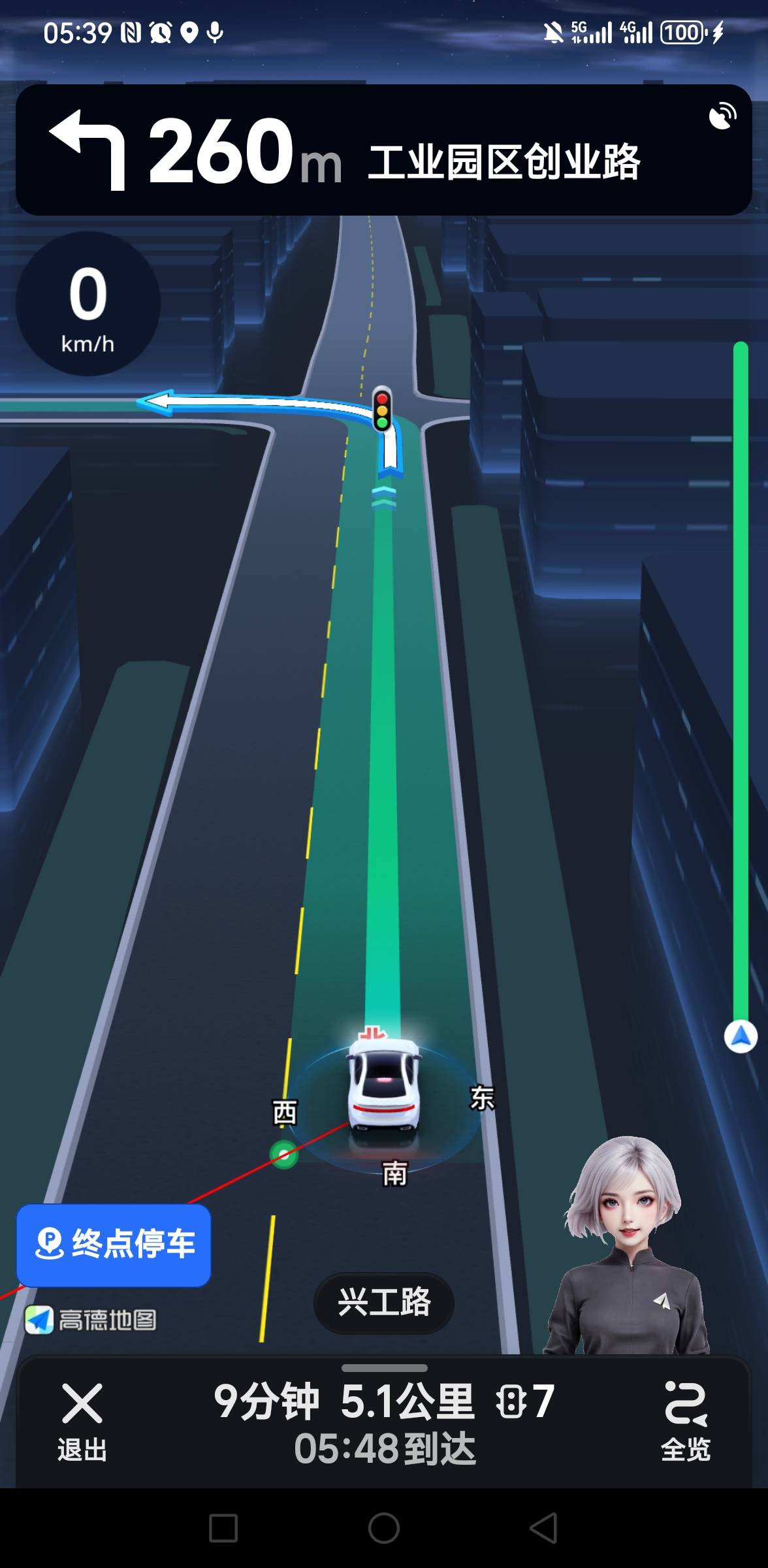Tap the 终点停车 parking button
The image size is (768, 1568).
click(x=114, y=1245)
